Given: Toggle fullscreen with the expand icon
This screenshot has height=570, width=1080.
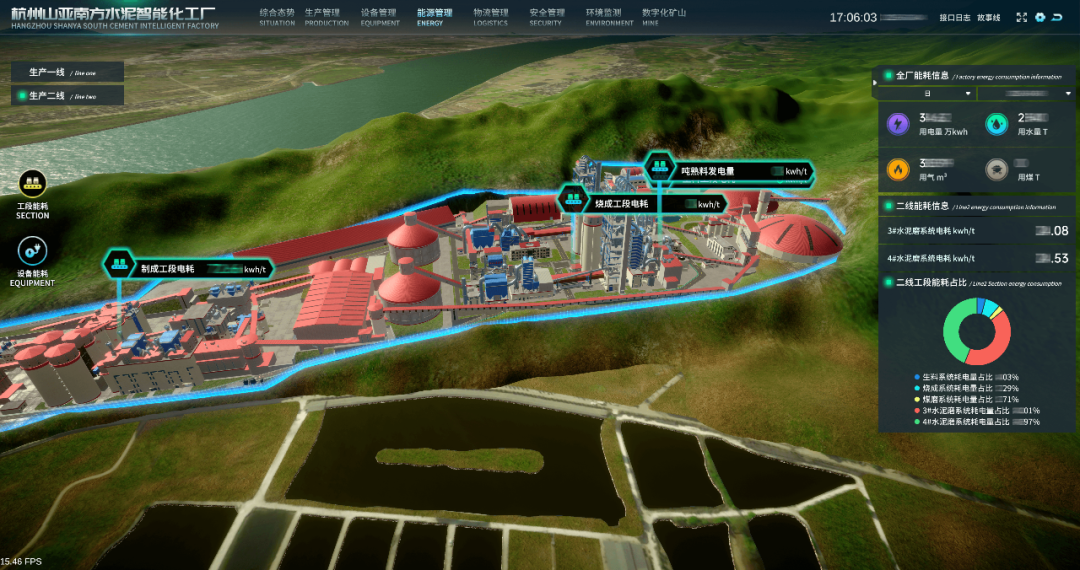Looking at the screenshot, I should pos(1022,17).
